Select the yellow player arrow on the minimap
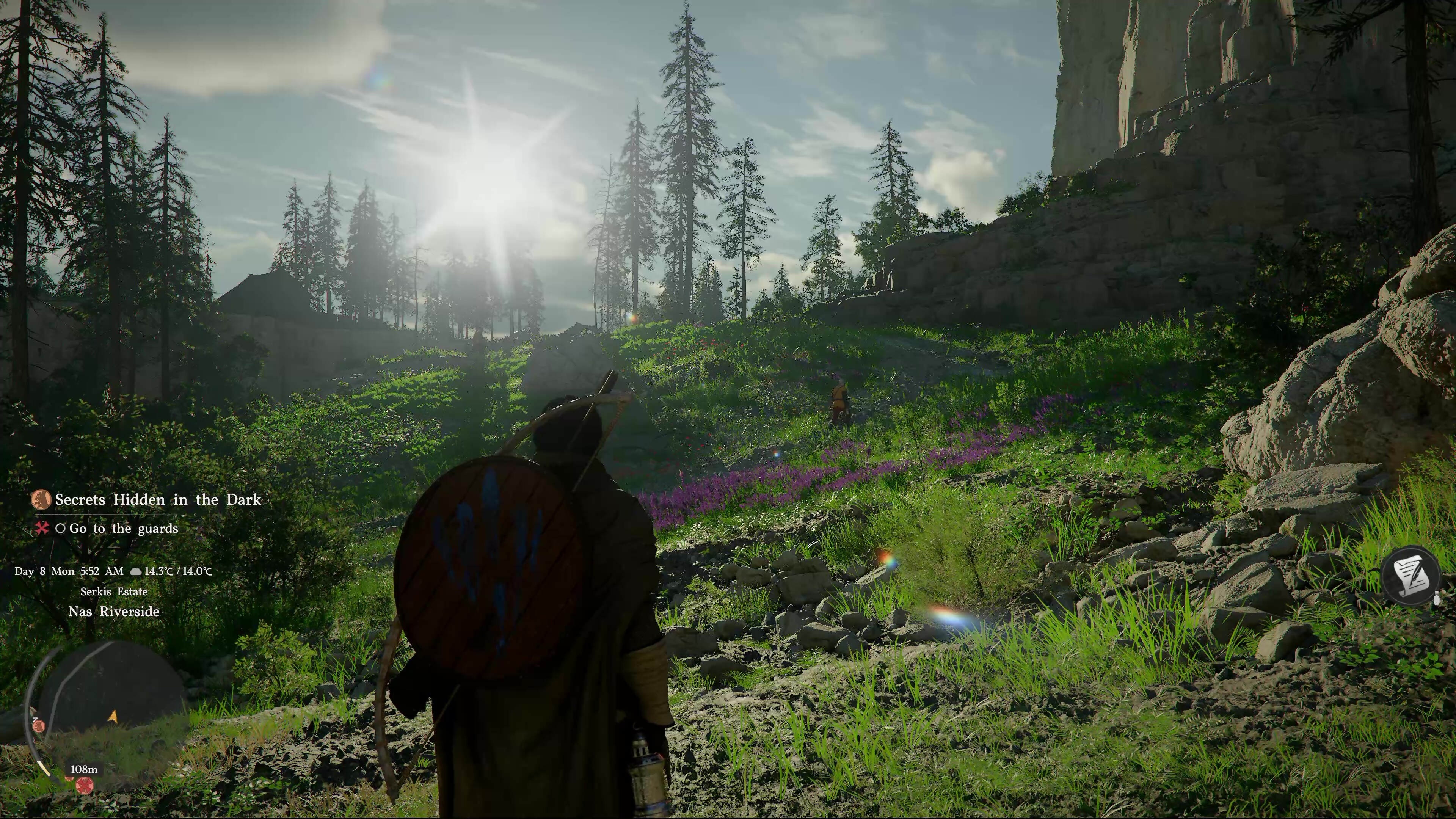This screenshot has height=819, width=1456. click(x=113, y=717)
